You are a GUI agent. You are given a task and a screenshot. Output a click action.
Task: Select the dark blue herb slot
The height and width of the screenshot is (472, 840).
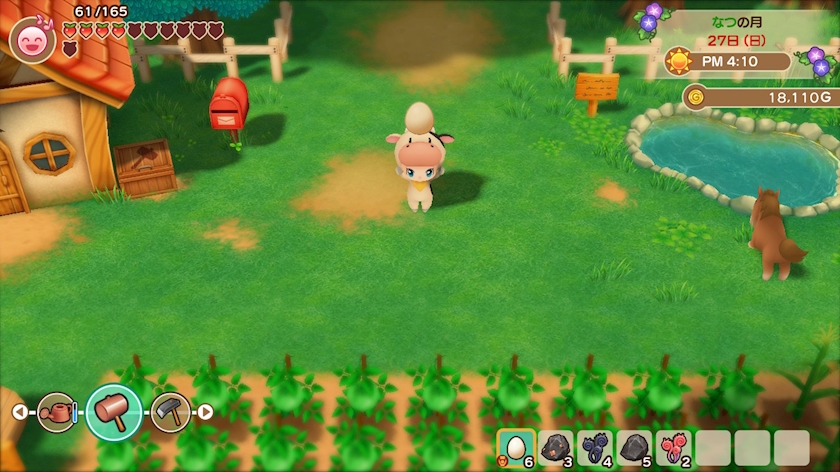coord(595,448)
